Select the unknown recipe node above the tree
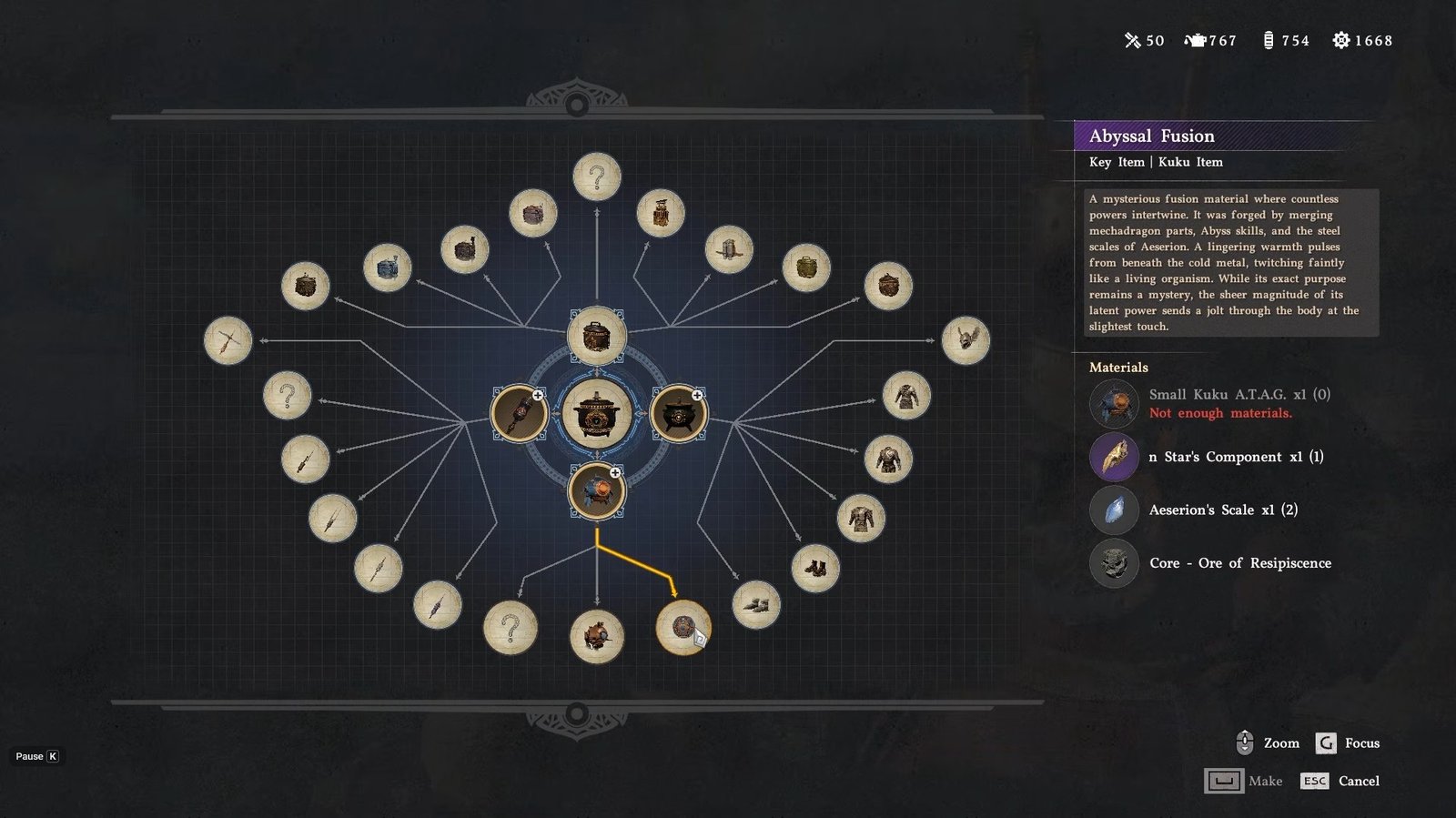The height and width of the screenshot is (818, 1456). click(597, 177)
